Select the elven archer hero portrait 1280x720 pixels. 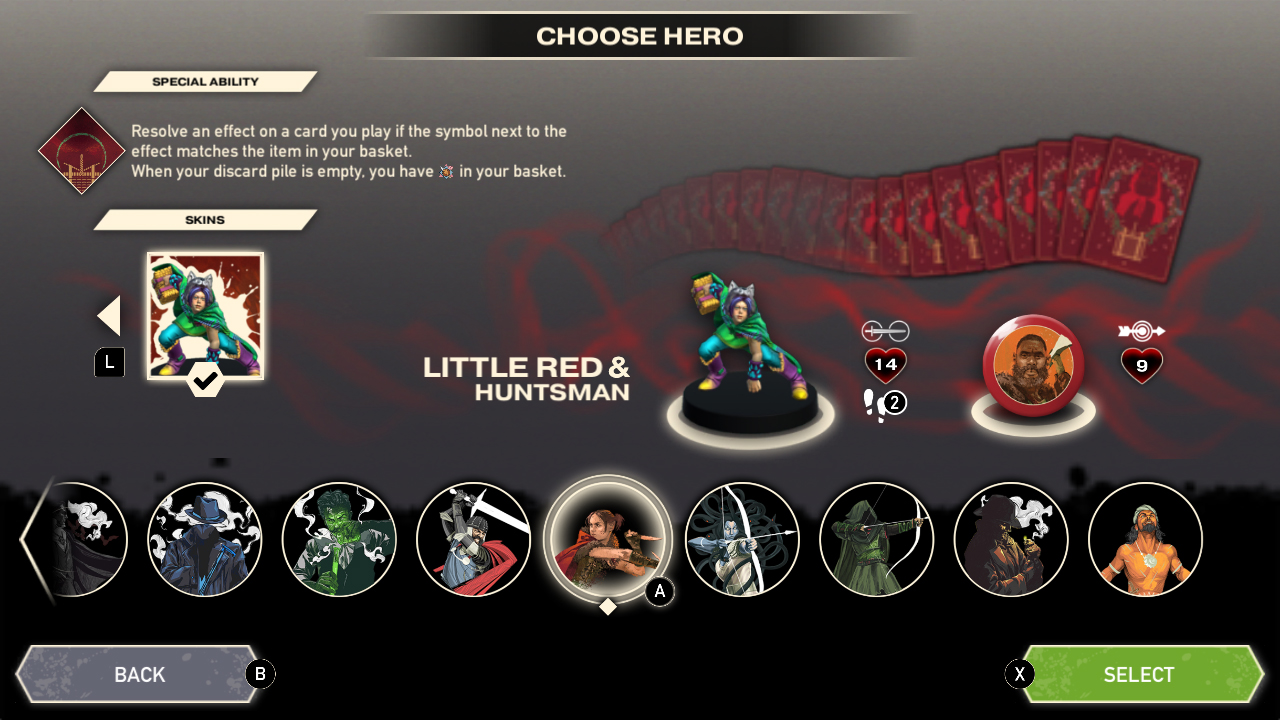(742, 540)
